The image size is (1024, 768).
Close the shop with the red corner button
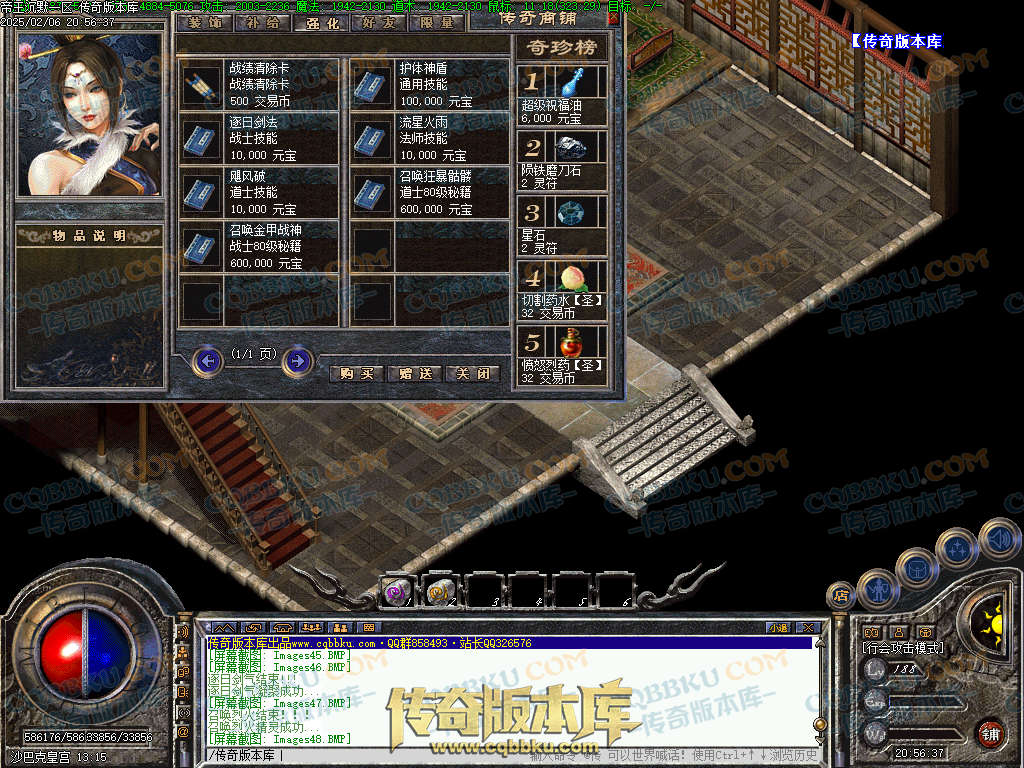click(x=613, y=17)
